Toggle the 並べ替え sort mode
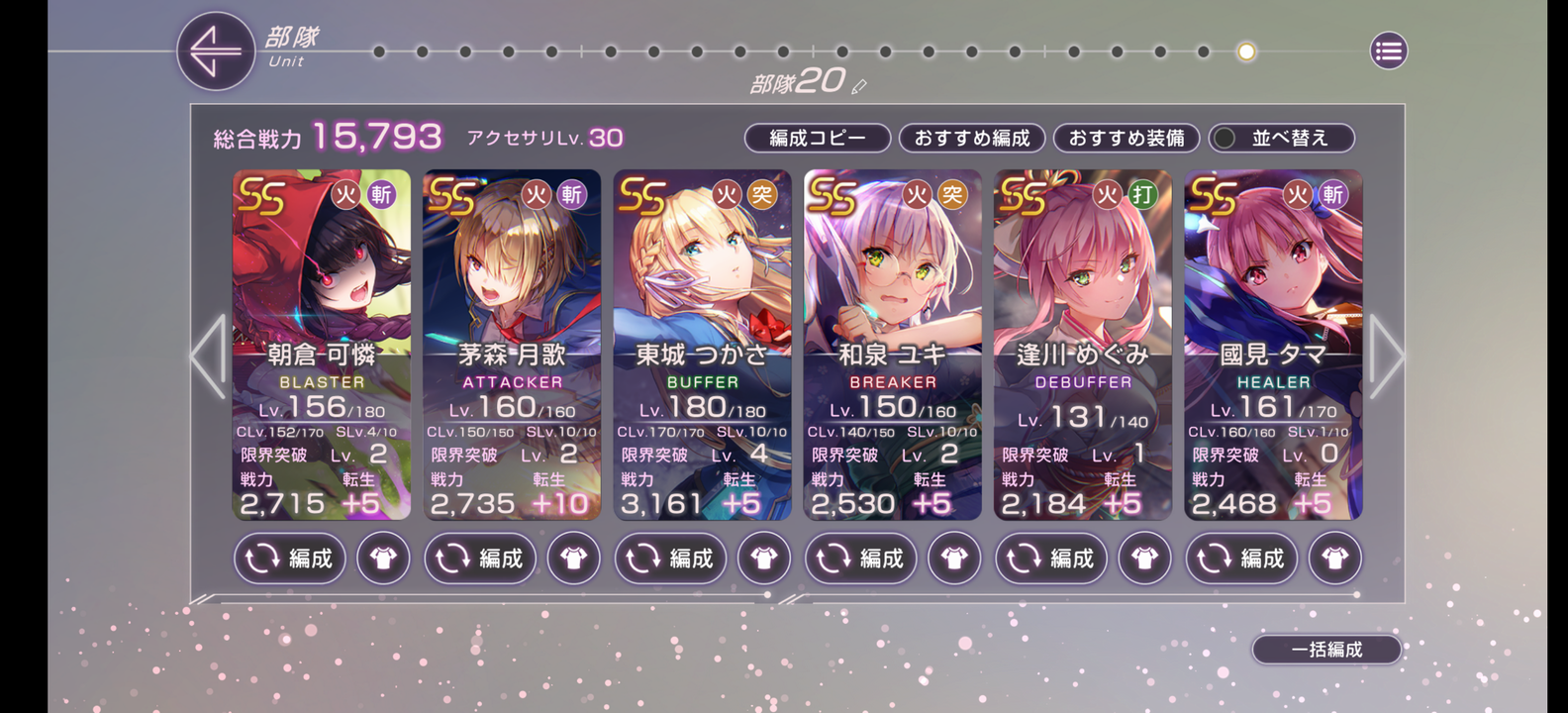The width and height of the screenshot is (1568, 713). pyautogui.click(x=1282, y=139)
